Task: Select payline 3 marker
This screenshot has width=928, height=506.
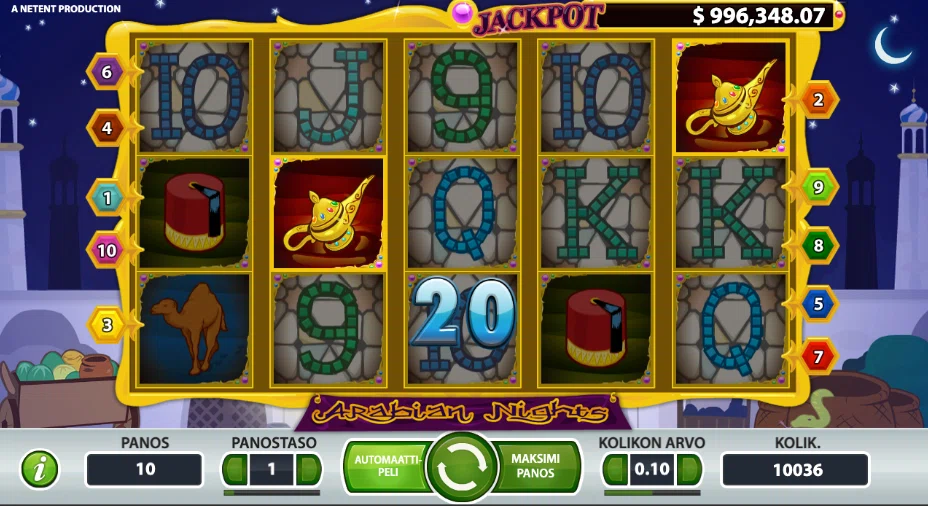Action: [x=106, y=324]
